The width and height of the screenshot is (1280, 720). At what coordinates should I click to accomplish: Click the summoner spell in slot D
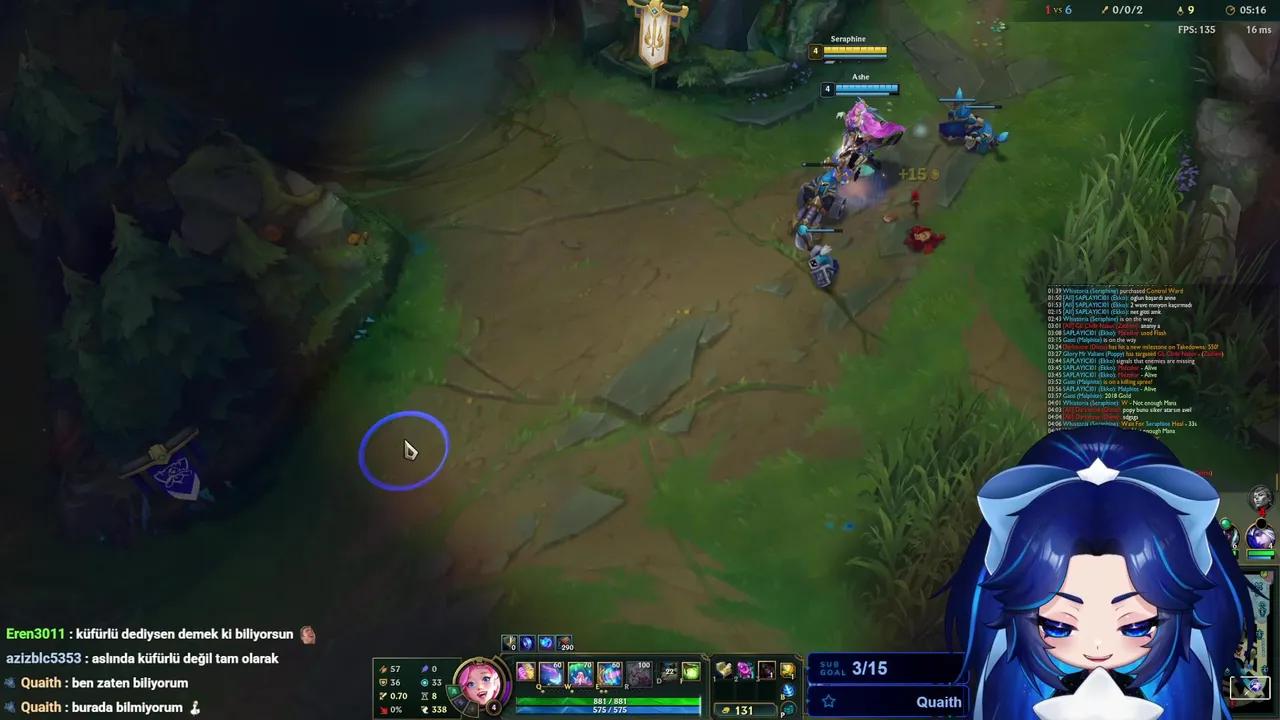666,672
